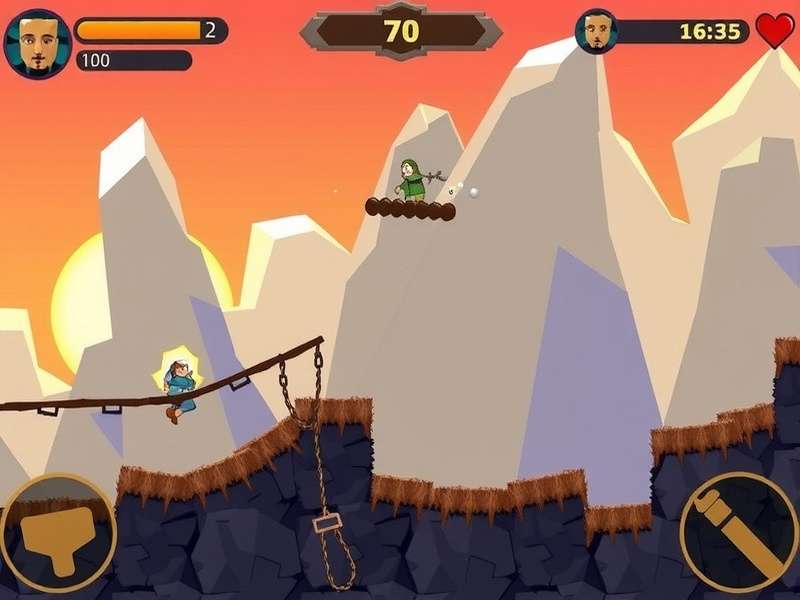Select the player portrait beside the orange bar

pos(37,43)
